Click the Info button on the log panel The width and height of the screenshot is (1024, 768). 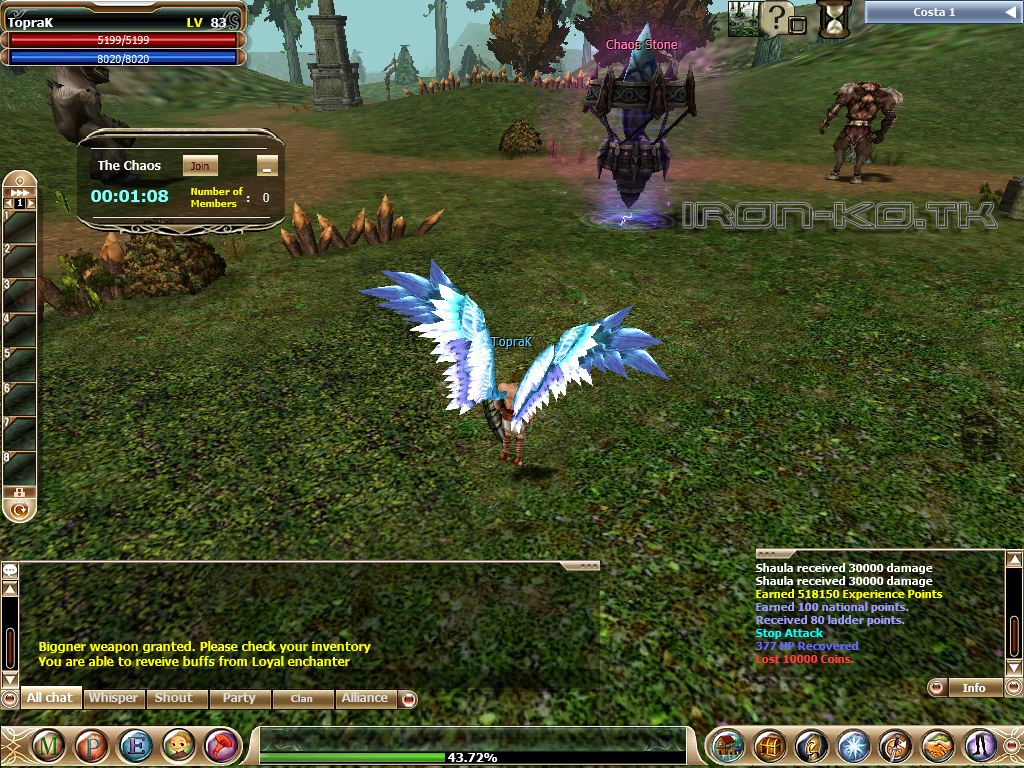973,688
